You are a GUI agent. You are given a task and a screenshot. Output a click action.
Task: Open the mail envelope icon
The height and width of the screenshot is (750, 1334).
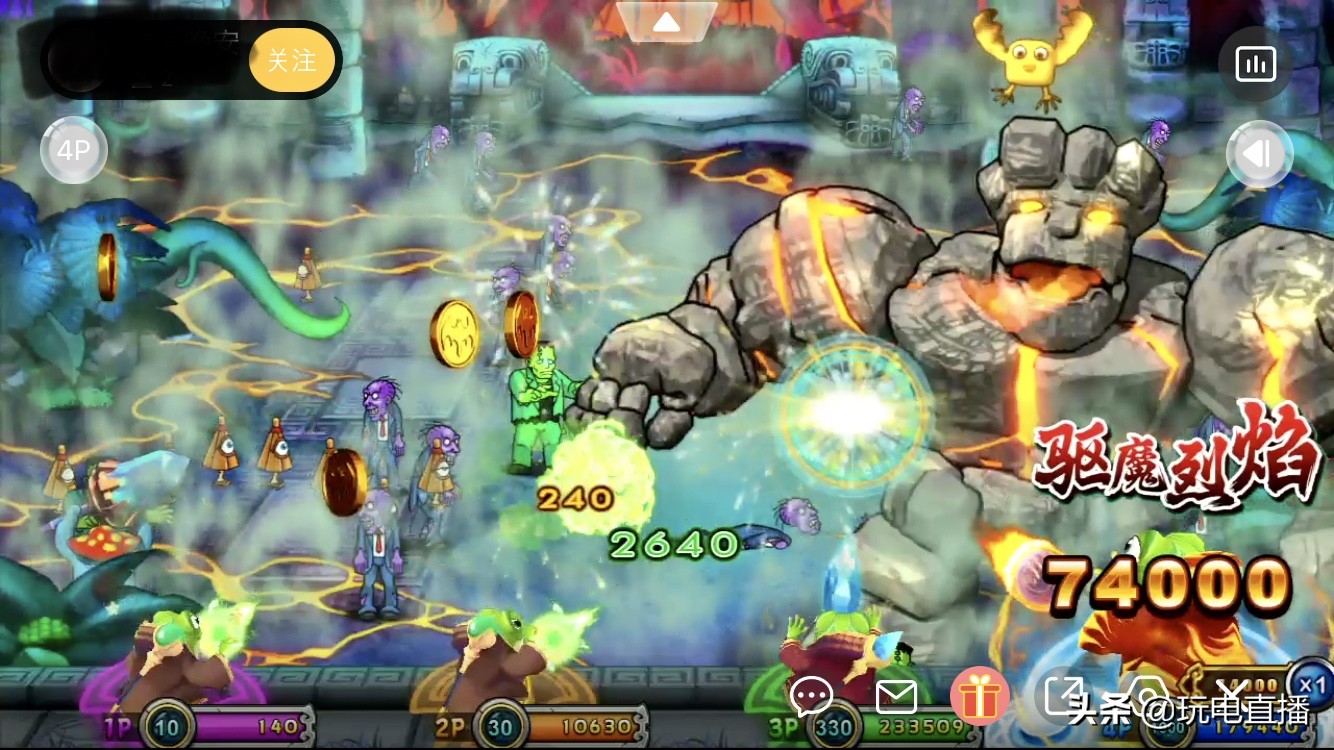[897, 696]
